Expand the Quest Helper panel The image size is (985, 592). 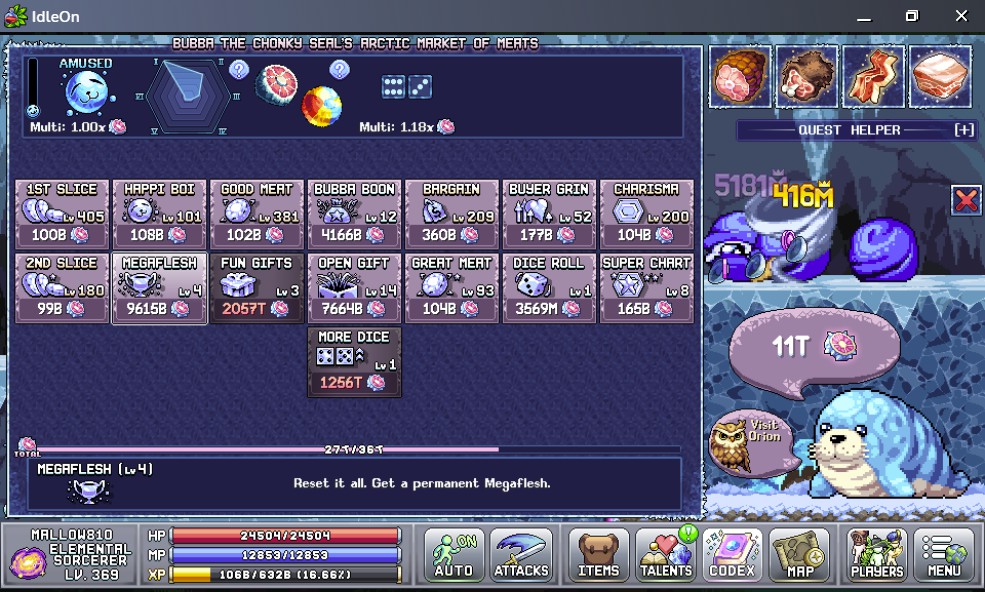pos(964,130)
